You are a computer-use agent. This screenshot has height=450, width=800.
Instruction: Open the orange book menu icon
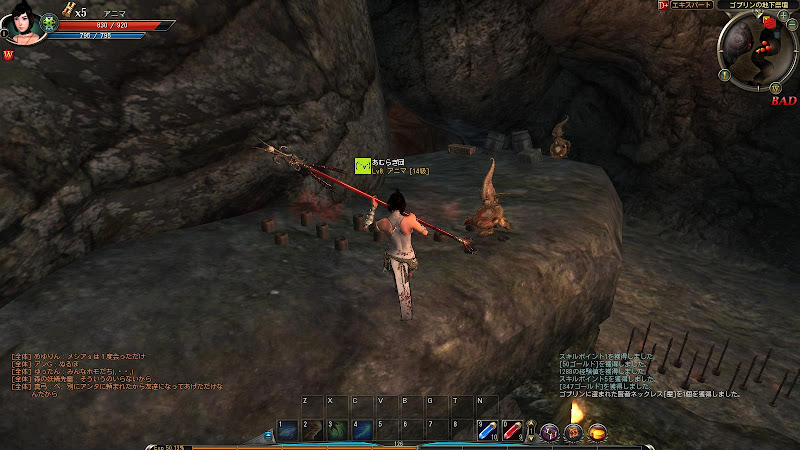point(573,432)
